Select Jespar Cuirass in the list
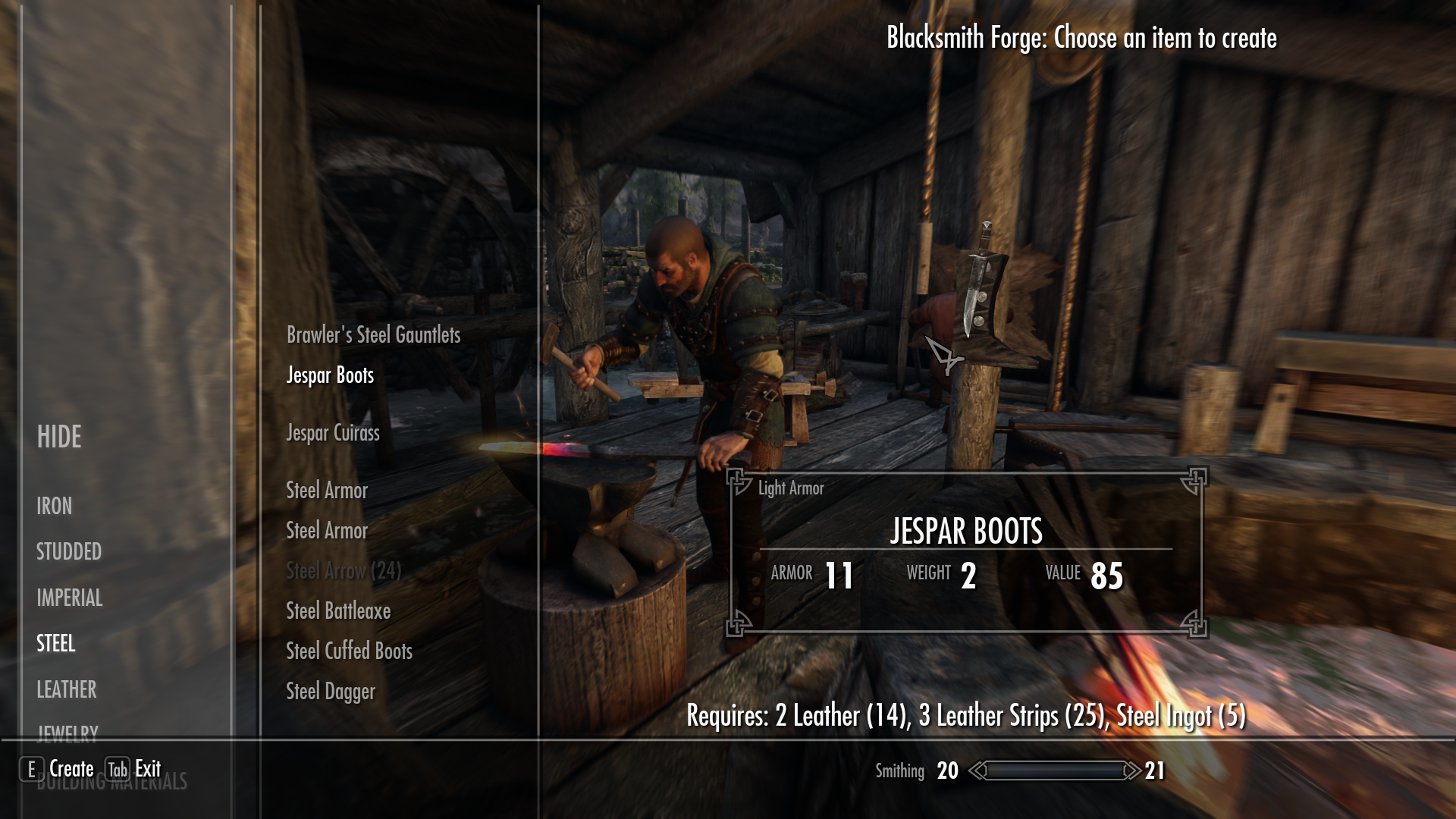The width and height of the screenshot is (1456, 819). [x=333, y=433]
